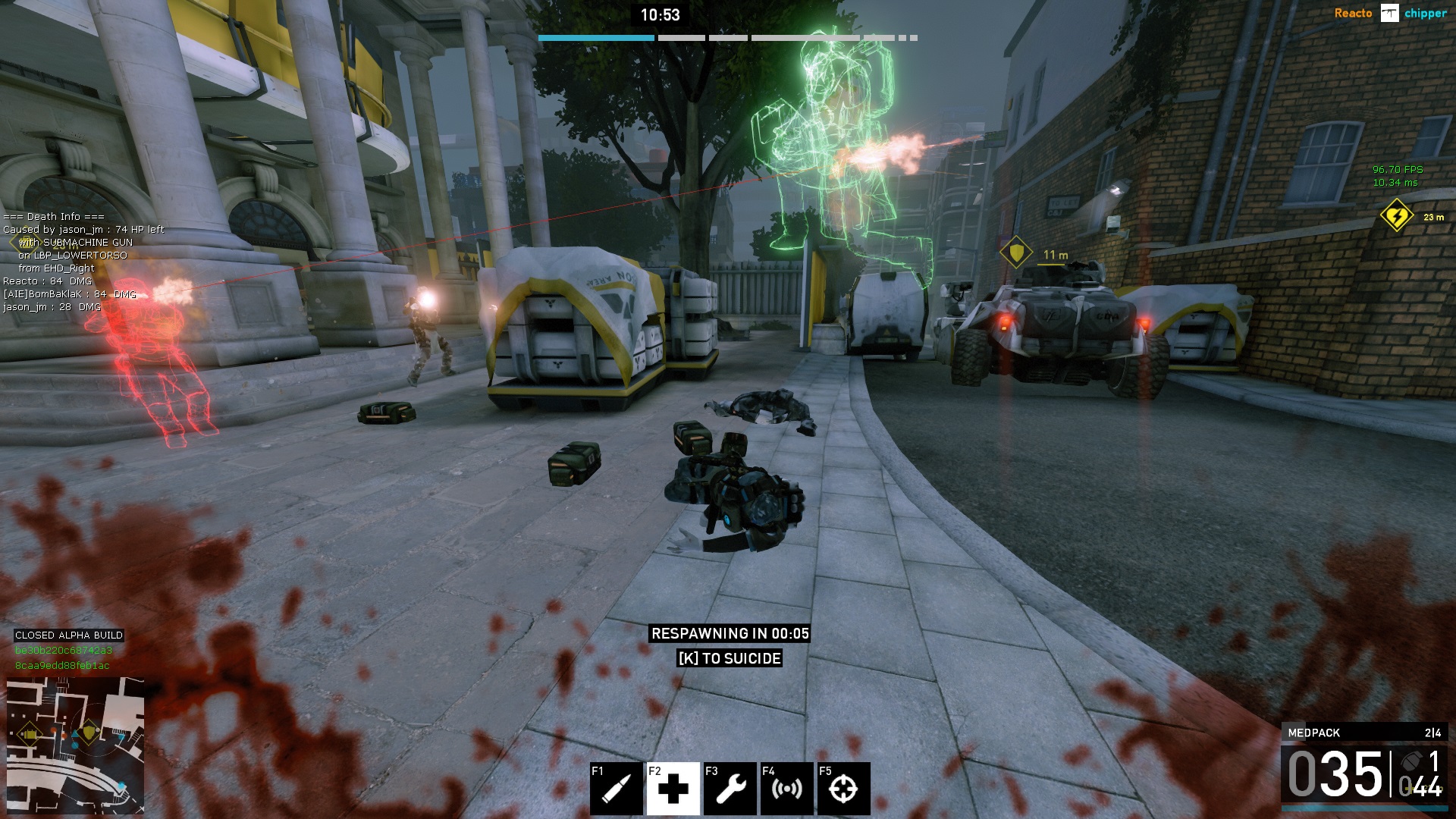Image resolution: width=1456 pixels, height=819 pixels.
Task: Activate the F4 radio signal slot
Action: coord(786,788)
